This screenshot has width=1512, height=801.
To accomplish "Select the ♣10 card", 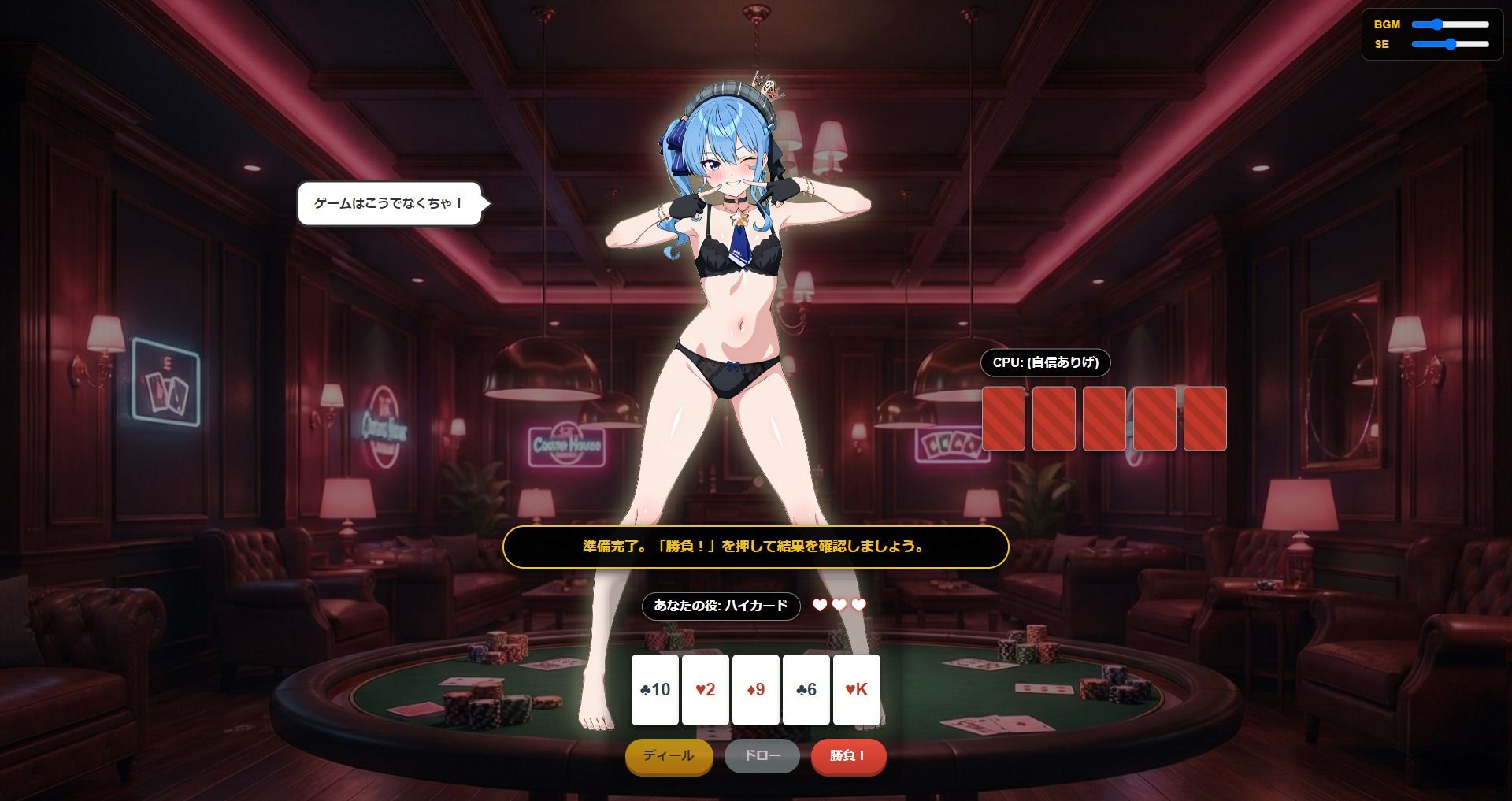I will coord(654,690).
